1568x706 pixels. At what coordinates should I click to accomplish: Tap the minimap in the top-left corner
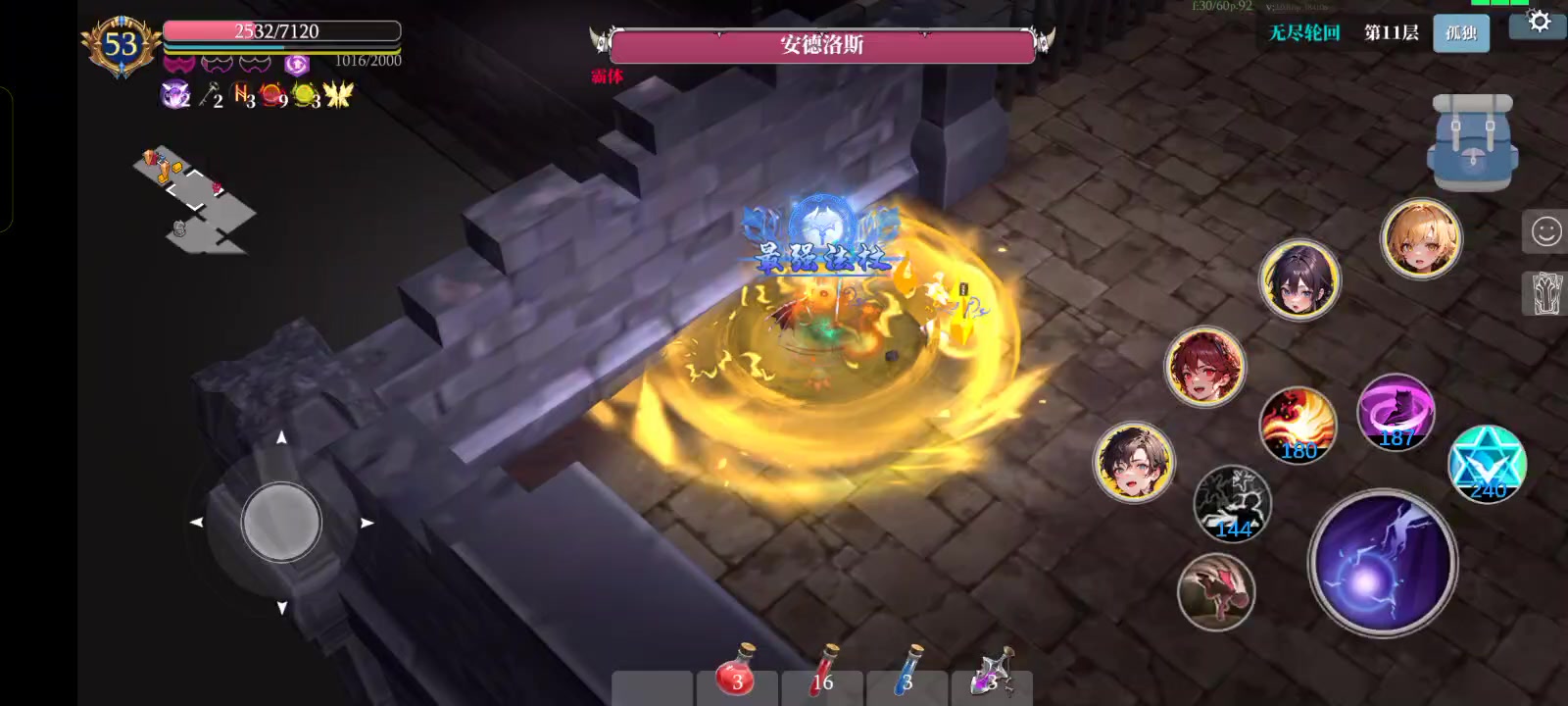tap(196, 196)
